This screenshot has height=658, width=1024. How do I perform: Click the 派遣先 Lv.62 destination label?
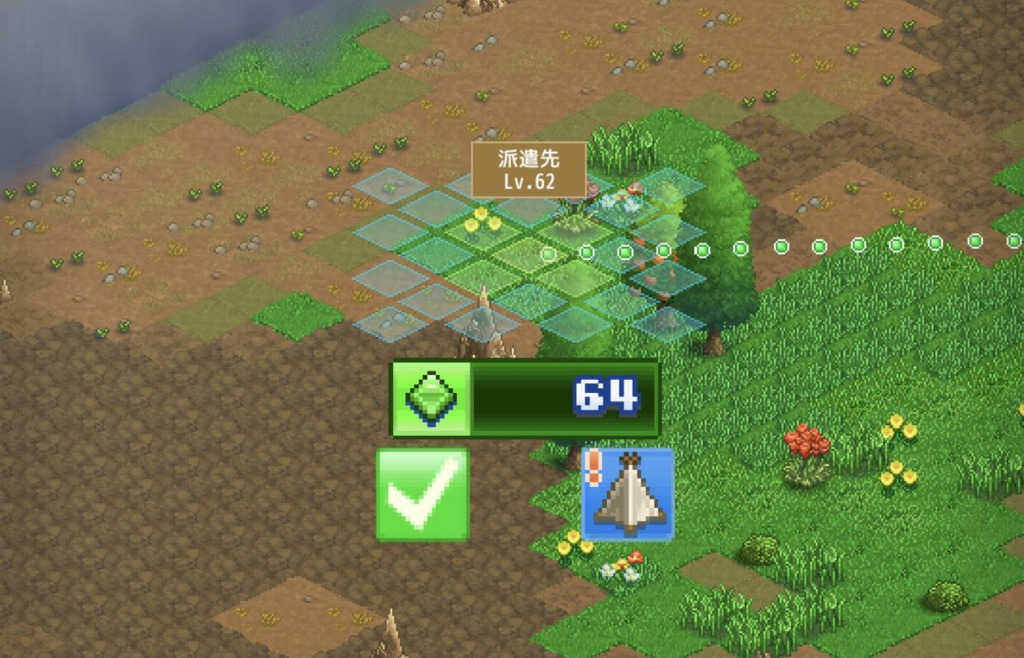pos(529,169)
